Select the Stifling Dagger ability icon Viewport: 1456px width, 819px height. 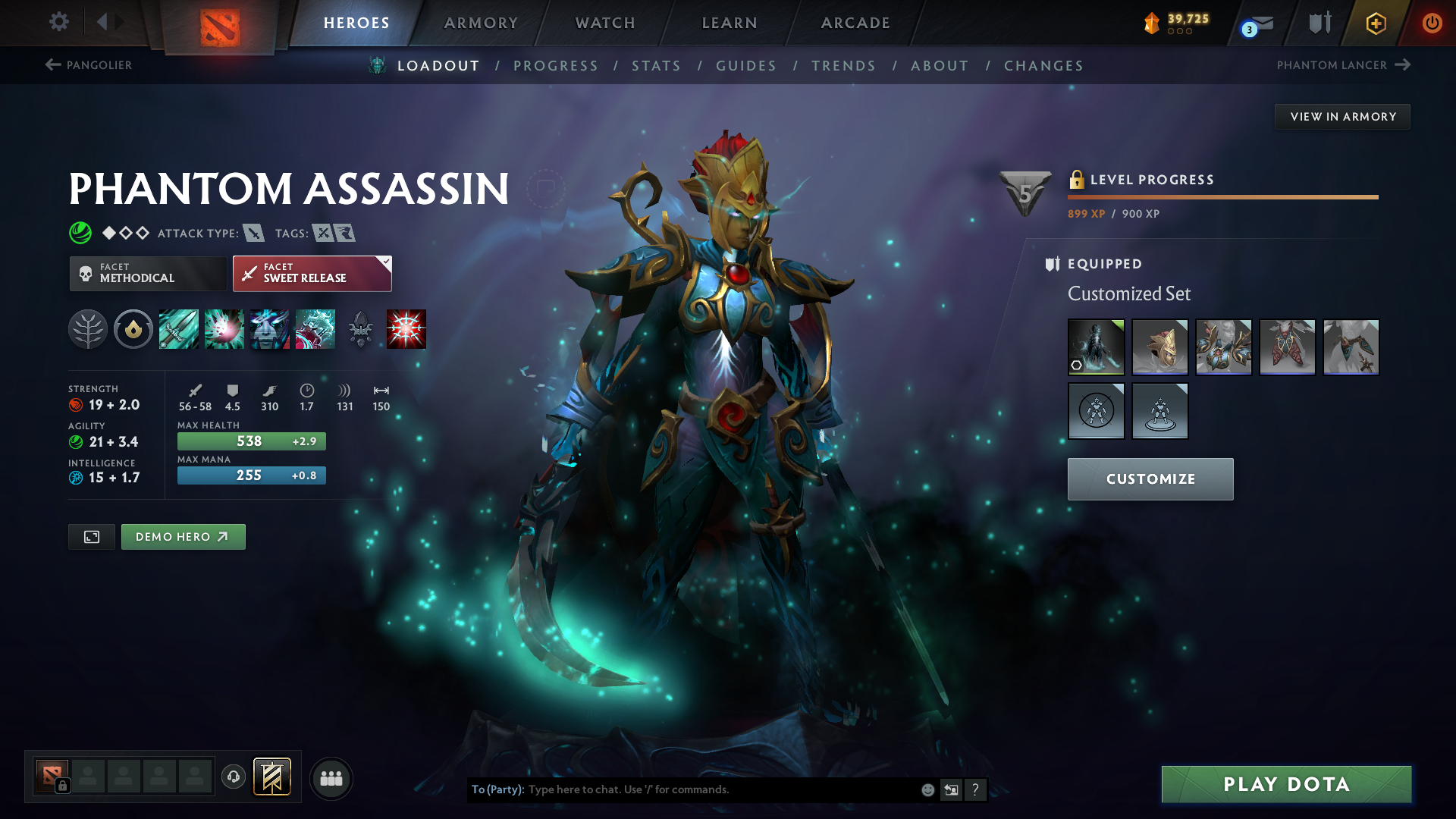tap(178, 328)
